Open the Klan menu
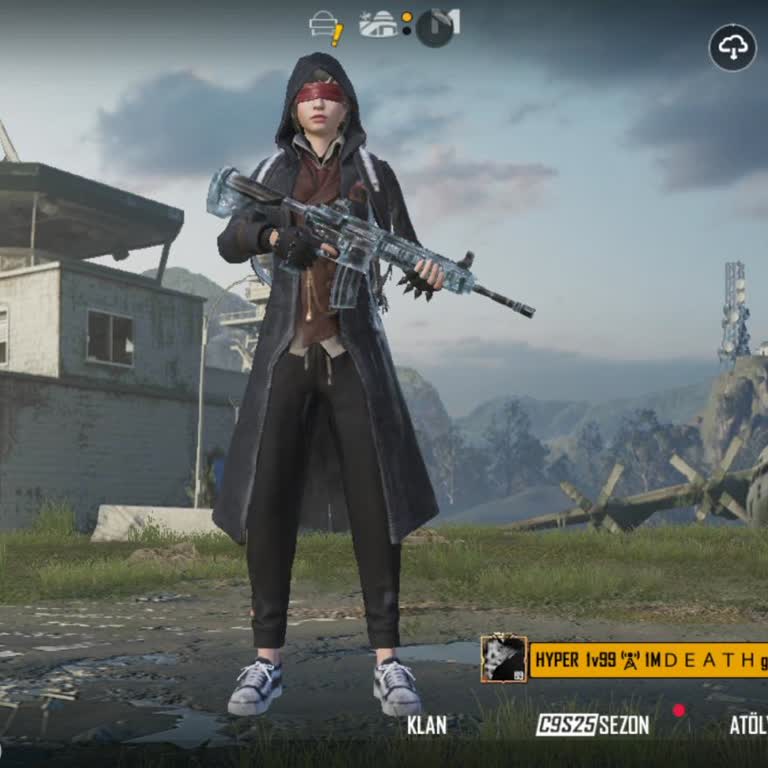768x768 pixels. 427,725
